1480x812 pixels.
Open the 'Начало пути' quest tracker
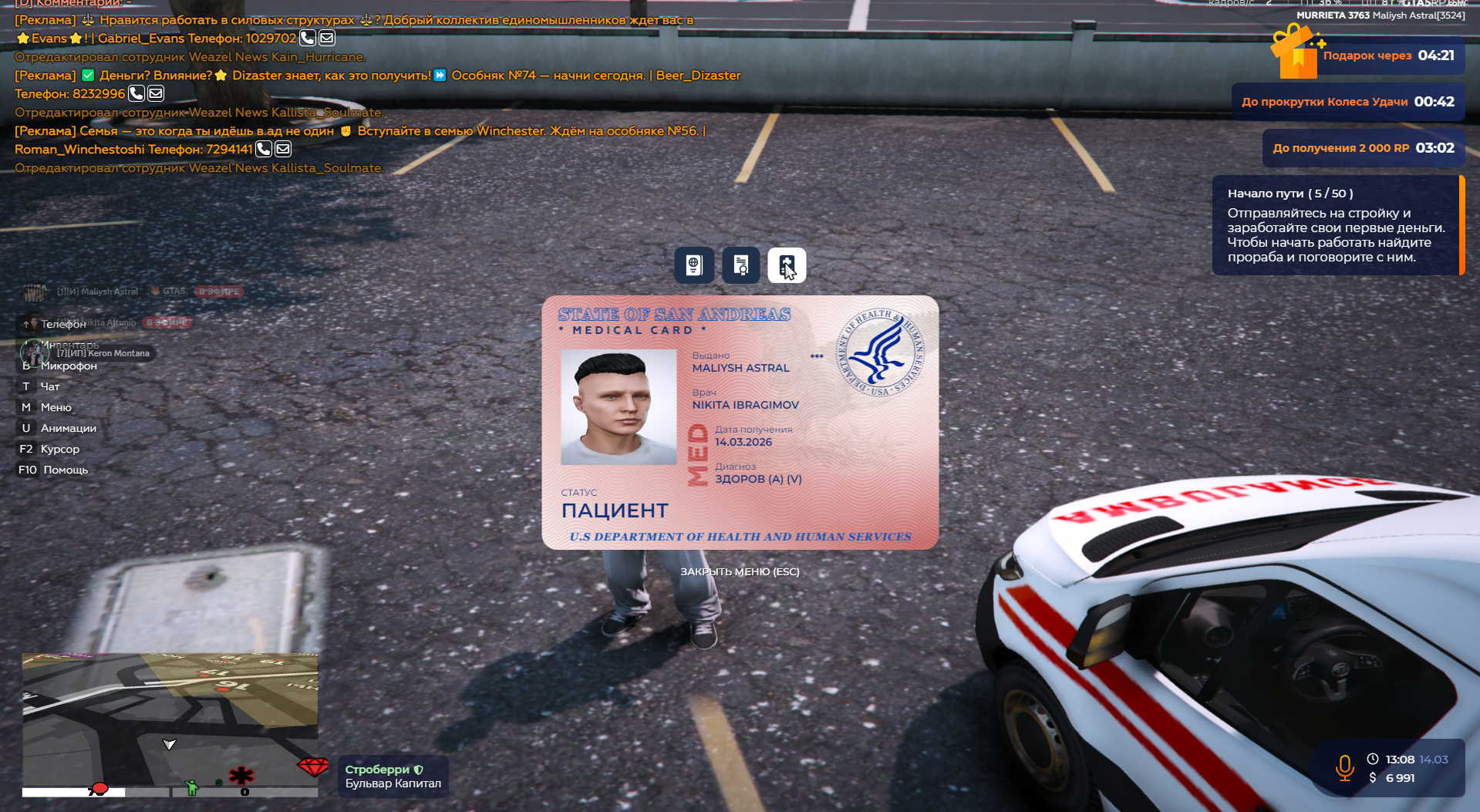1336,225
